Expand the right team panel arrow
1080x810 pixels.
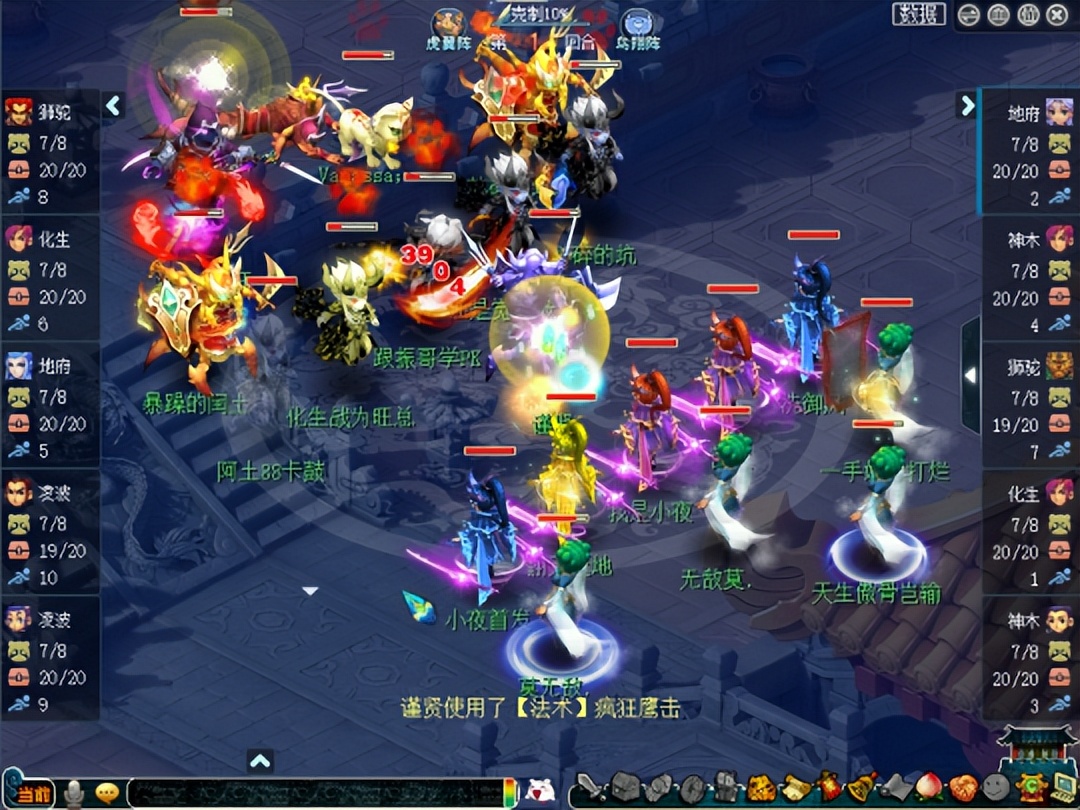pos(966,105)
